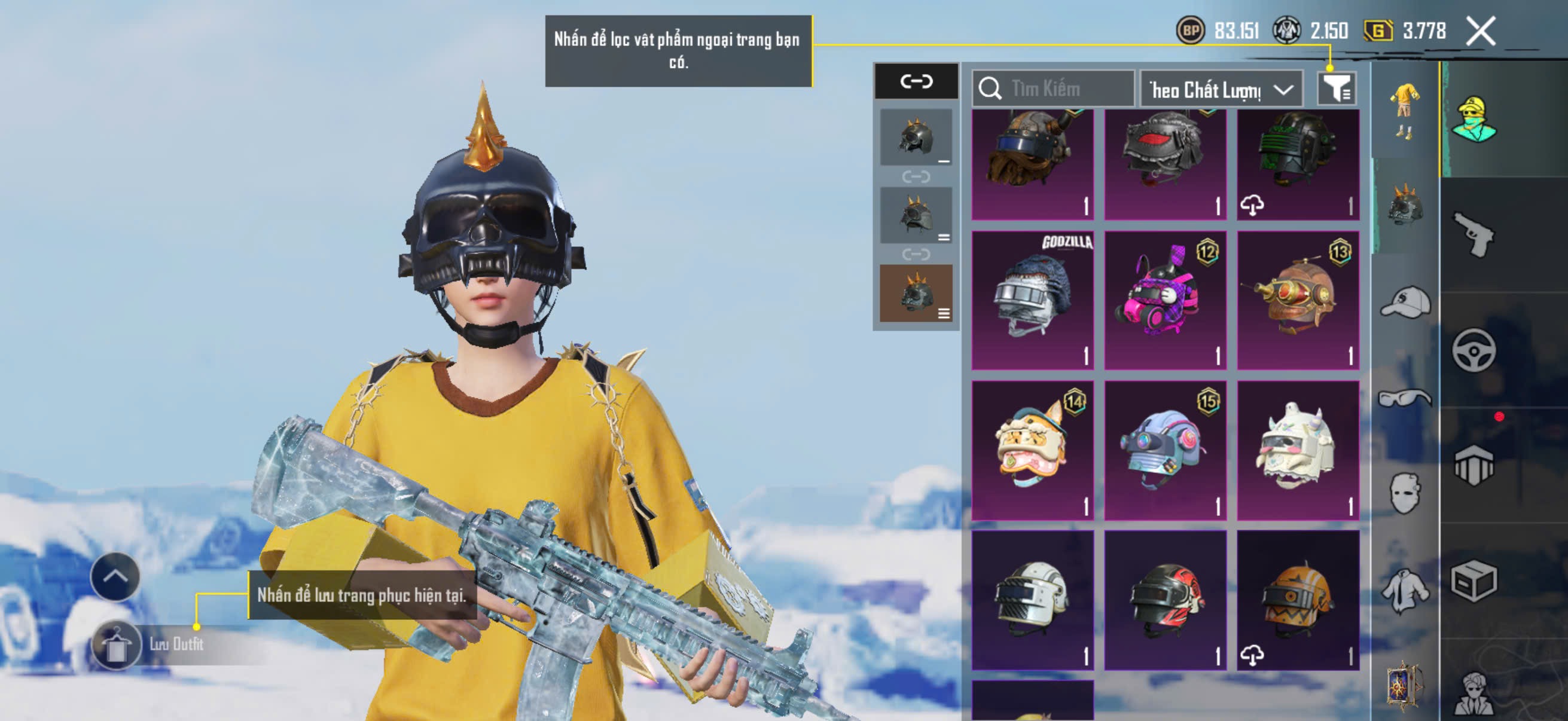
Task: Toggle the owned items filter funnel
Action: [x=1336, y=90]
